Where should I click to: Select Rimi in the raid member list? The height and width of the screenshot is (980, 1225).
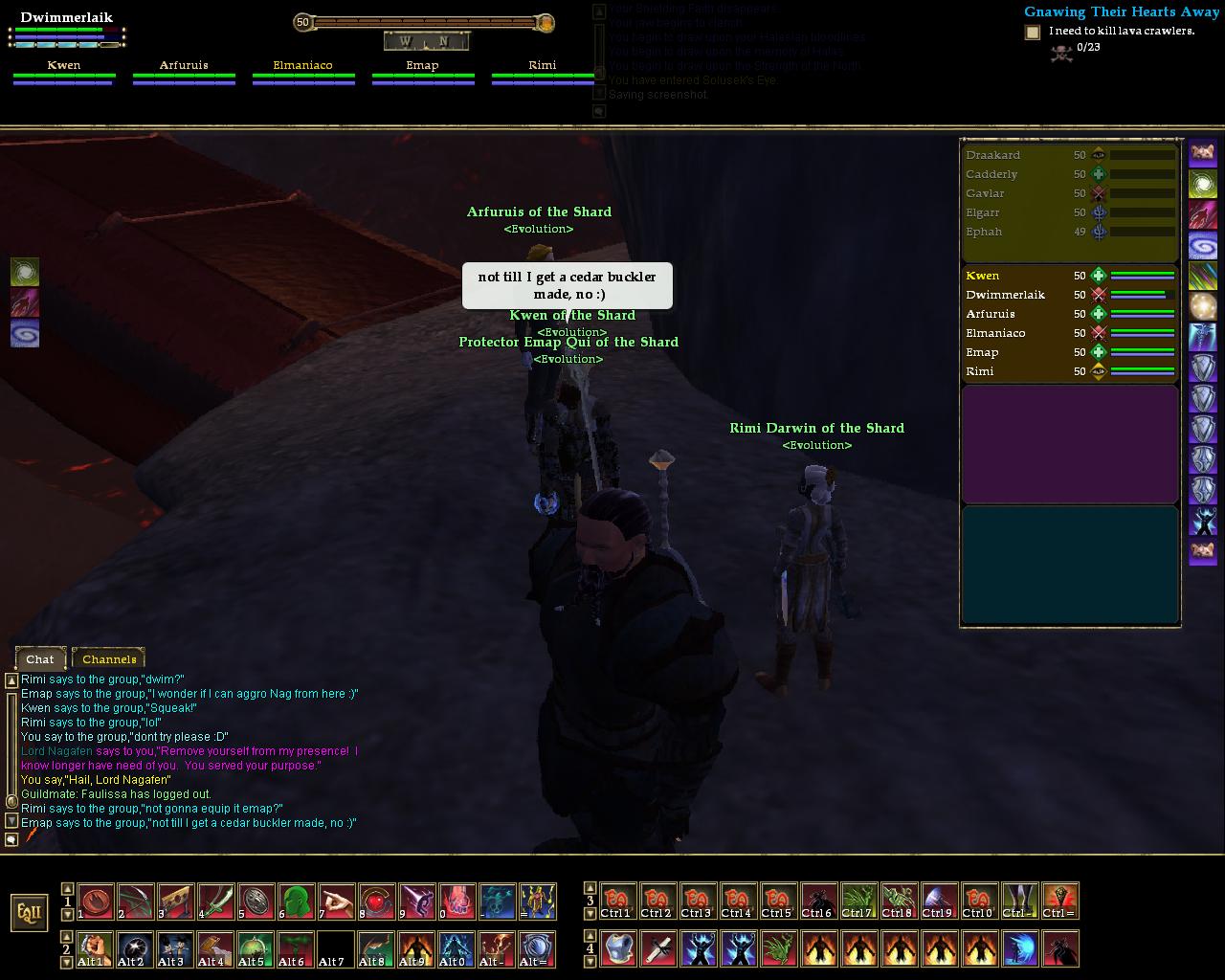coord(980,371)
